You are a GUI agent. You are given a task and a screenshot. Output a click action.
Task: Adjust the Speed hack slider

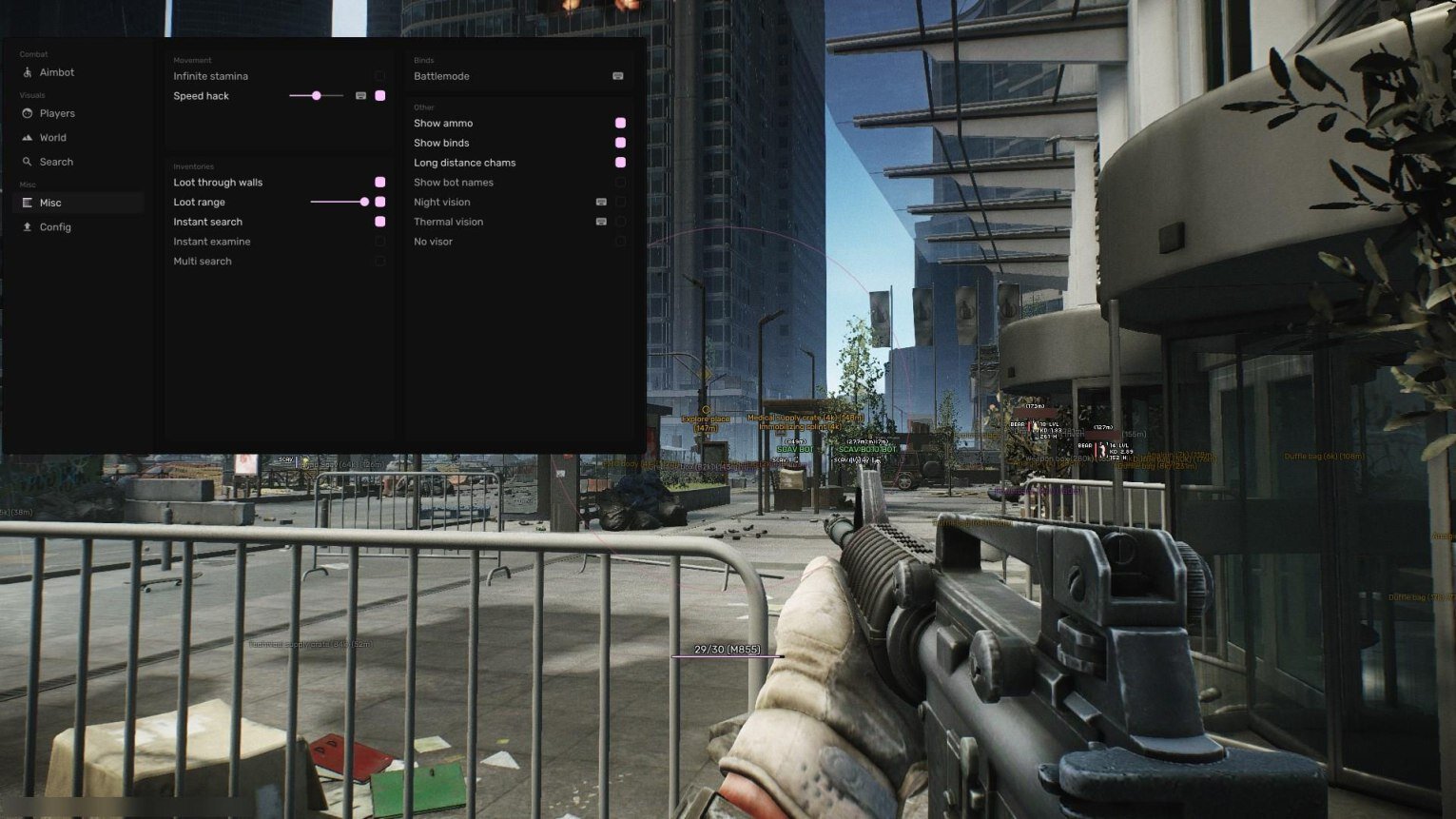(x=316, y=96)
